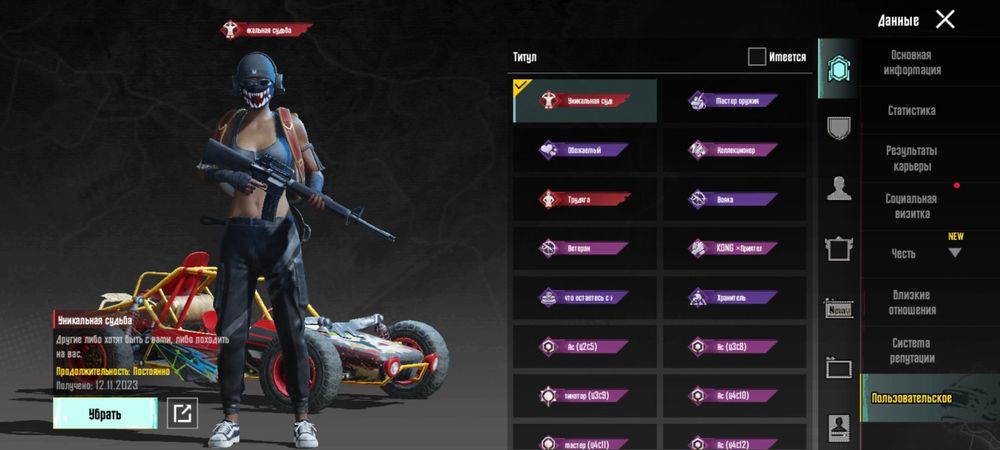Select the Мастер оружия title

(x=733, y=101)
